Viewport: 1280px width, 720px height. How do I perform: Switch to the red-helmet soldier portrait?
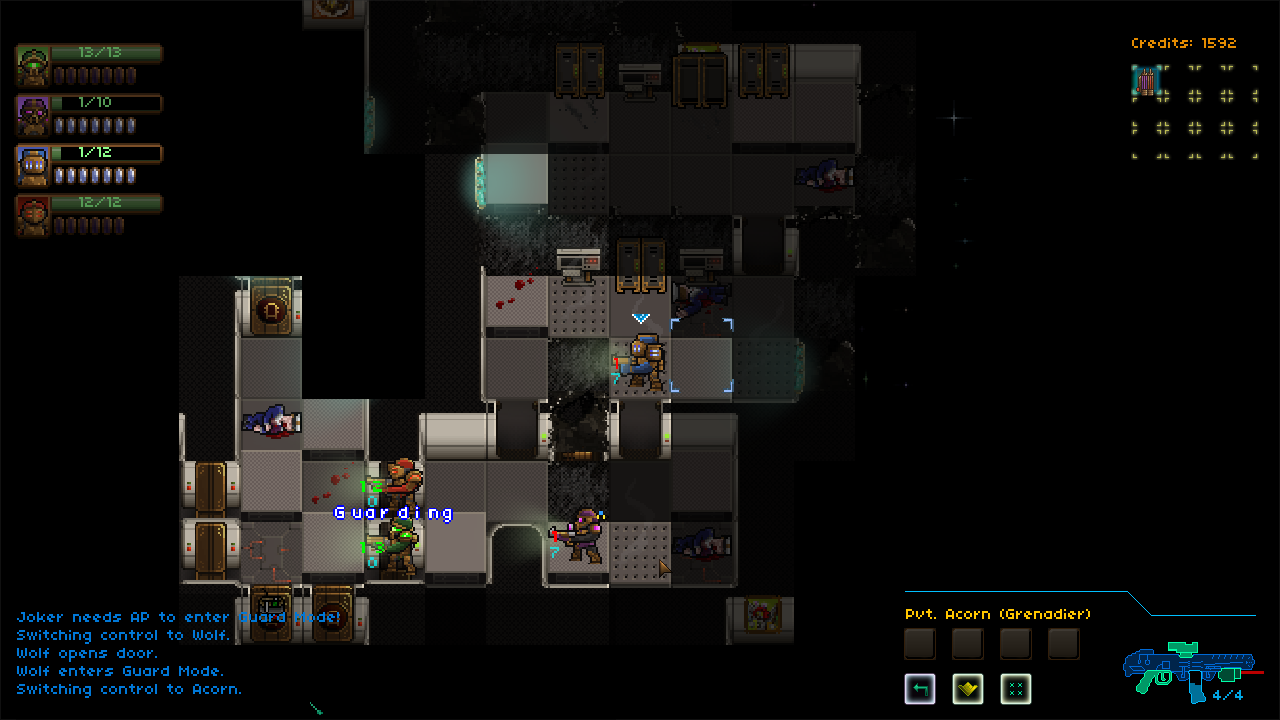click(x=34, y=216)
